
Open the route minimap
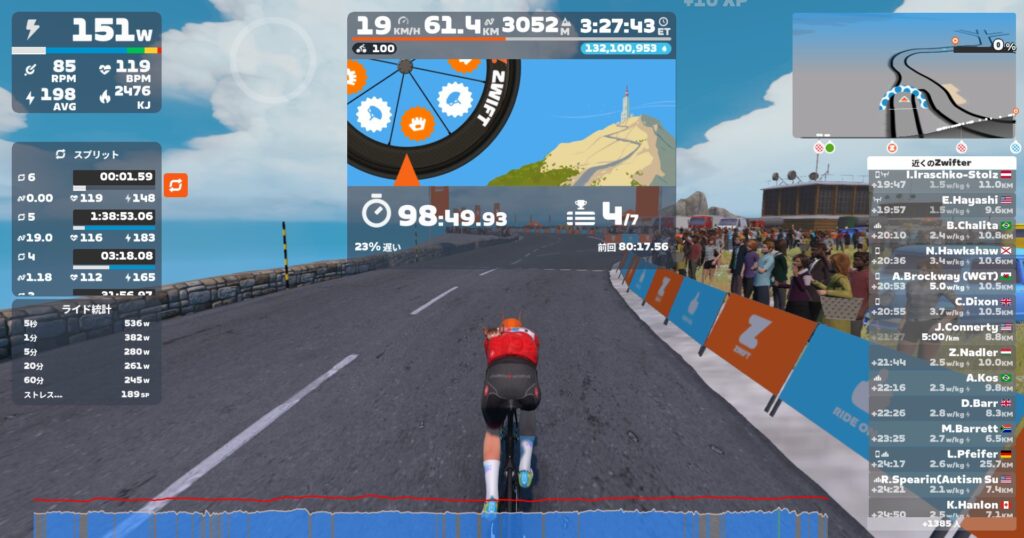903,75
